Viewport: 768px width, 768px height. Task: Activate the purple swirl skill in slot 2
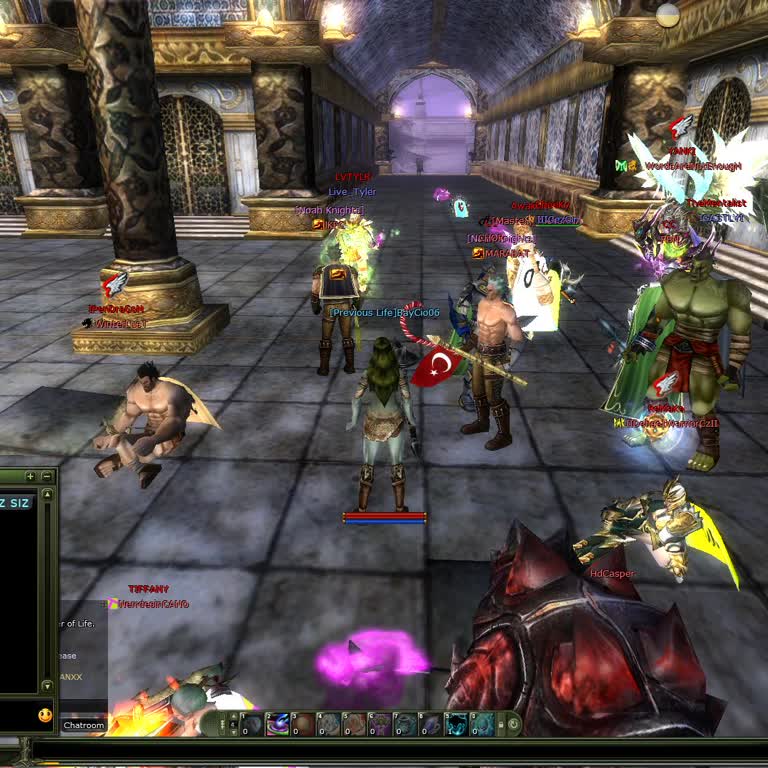278,724
